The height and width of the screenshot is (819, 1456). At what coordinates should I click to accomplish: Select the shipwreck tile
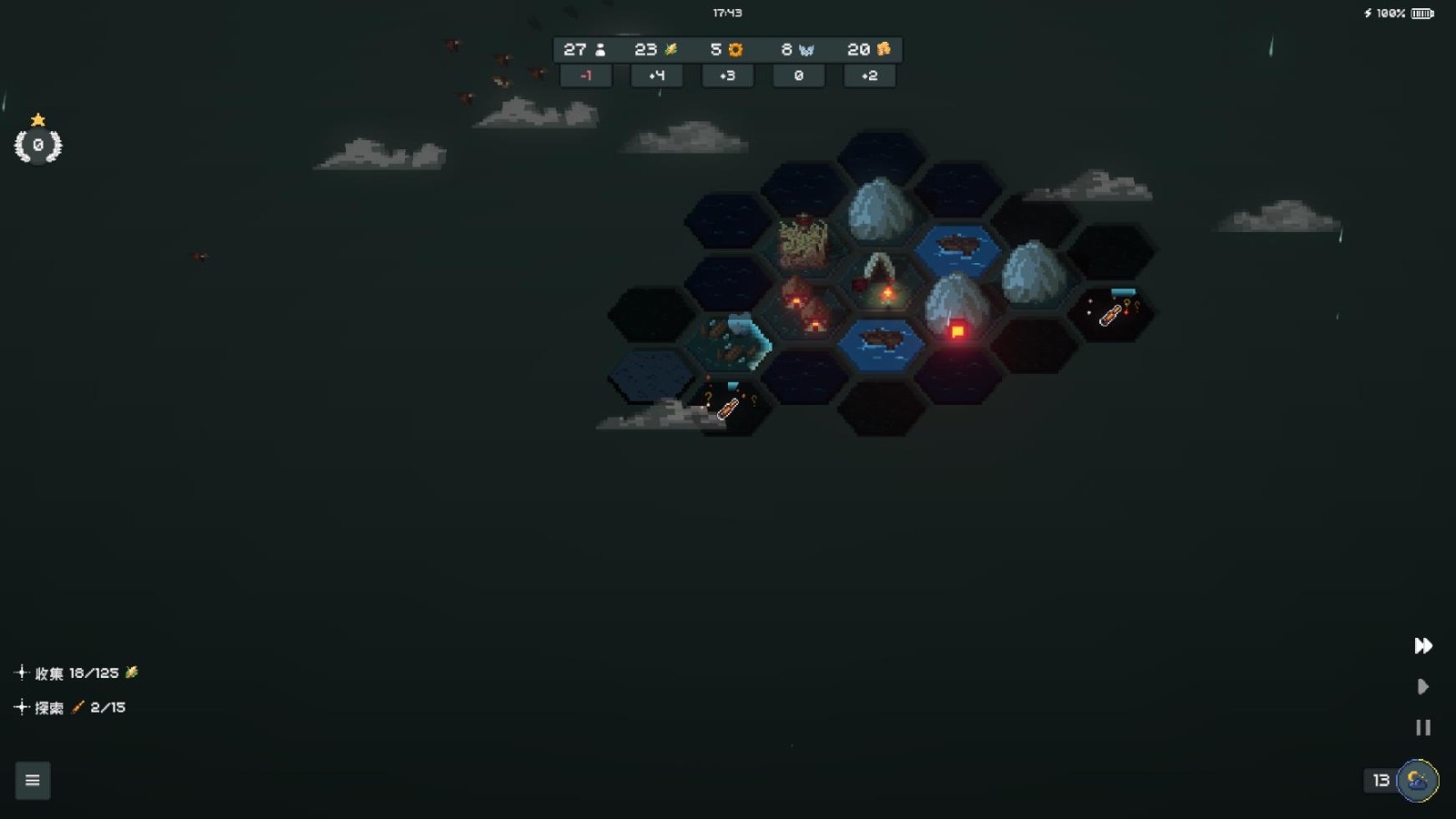click(731, 343)
